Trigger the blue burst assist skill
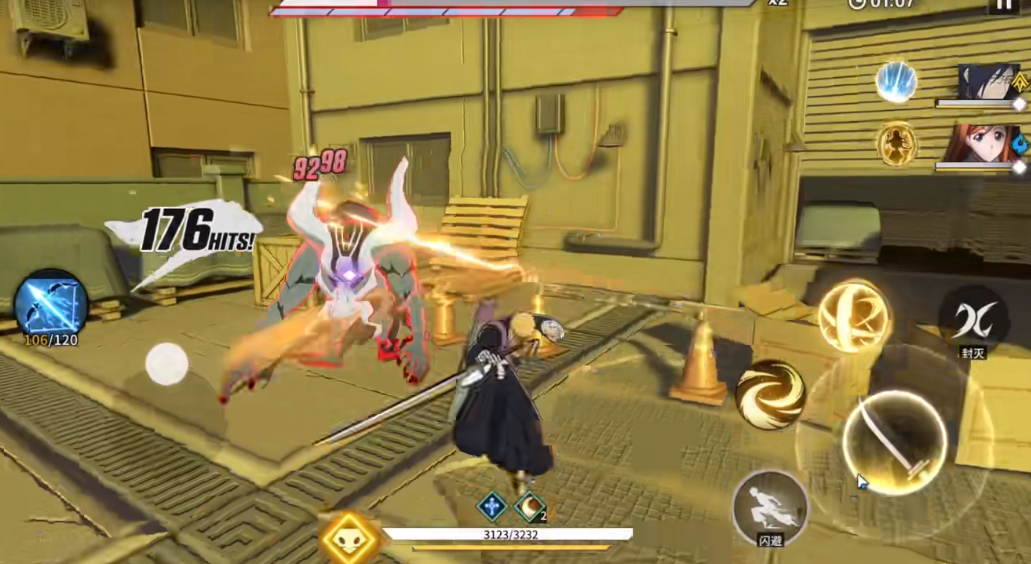This screenshot has width=1031, height=564. coord(896,82)
